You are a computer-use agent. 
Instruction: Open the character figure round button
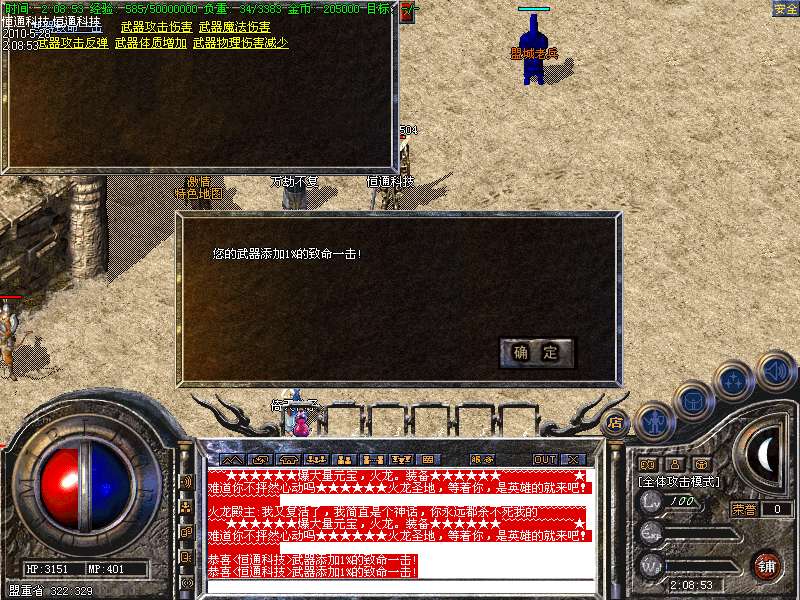coord(654,422)
